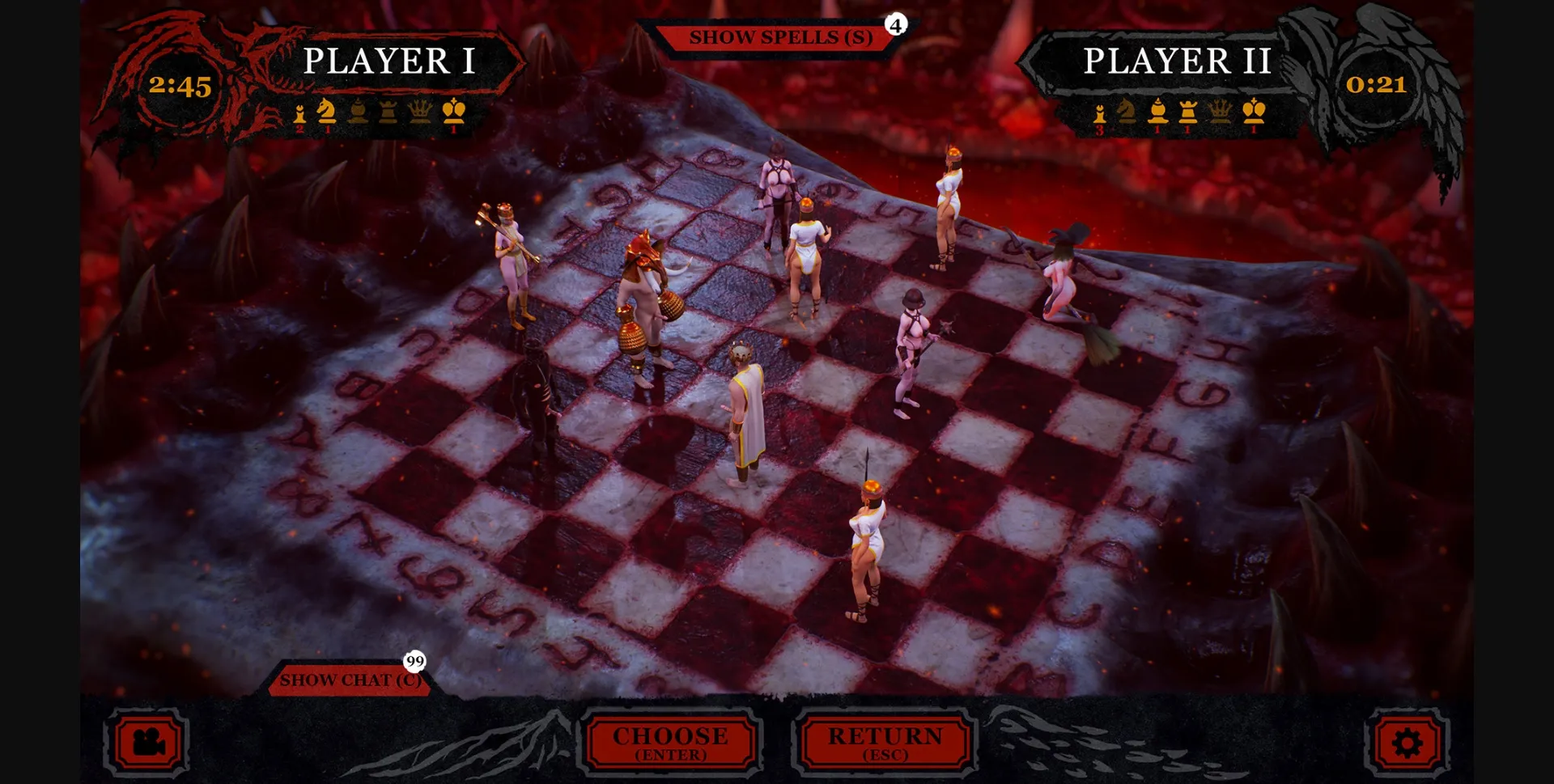Image resolution: width=1554 pixels, height=784 pixels.
Task: Click the rook icon in Player II's piece bar
Action: pos(1188,113)
